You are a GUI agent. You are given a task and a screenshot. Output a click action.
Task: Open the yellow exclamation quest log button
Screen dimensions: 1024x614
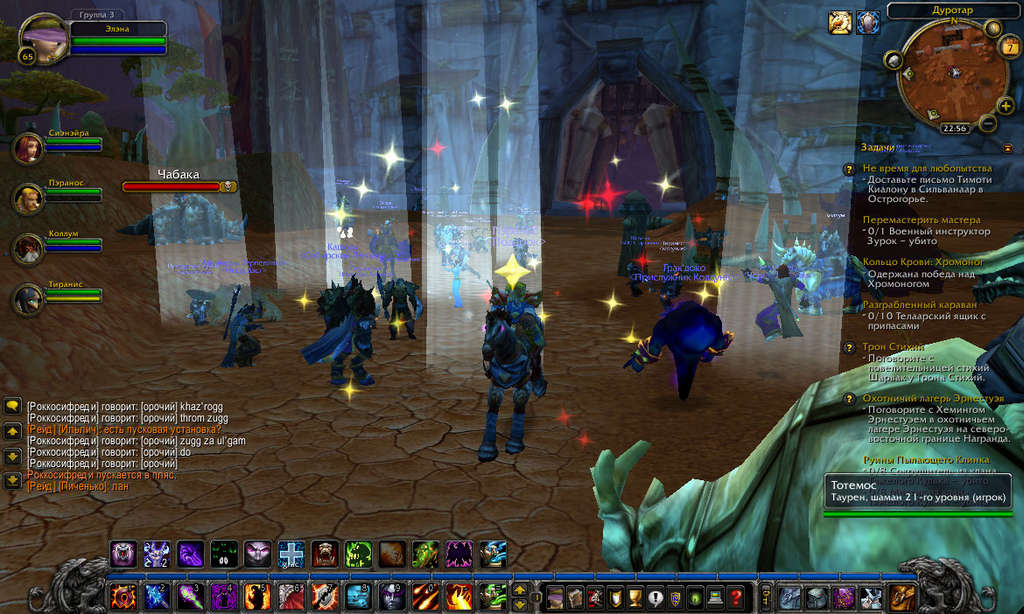pyautogui.click(x=654, y=597)
